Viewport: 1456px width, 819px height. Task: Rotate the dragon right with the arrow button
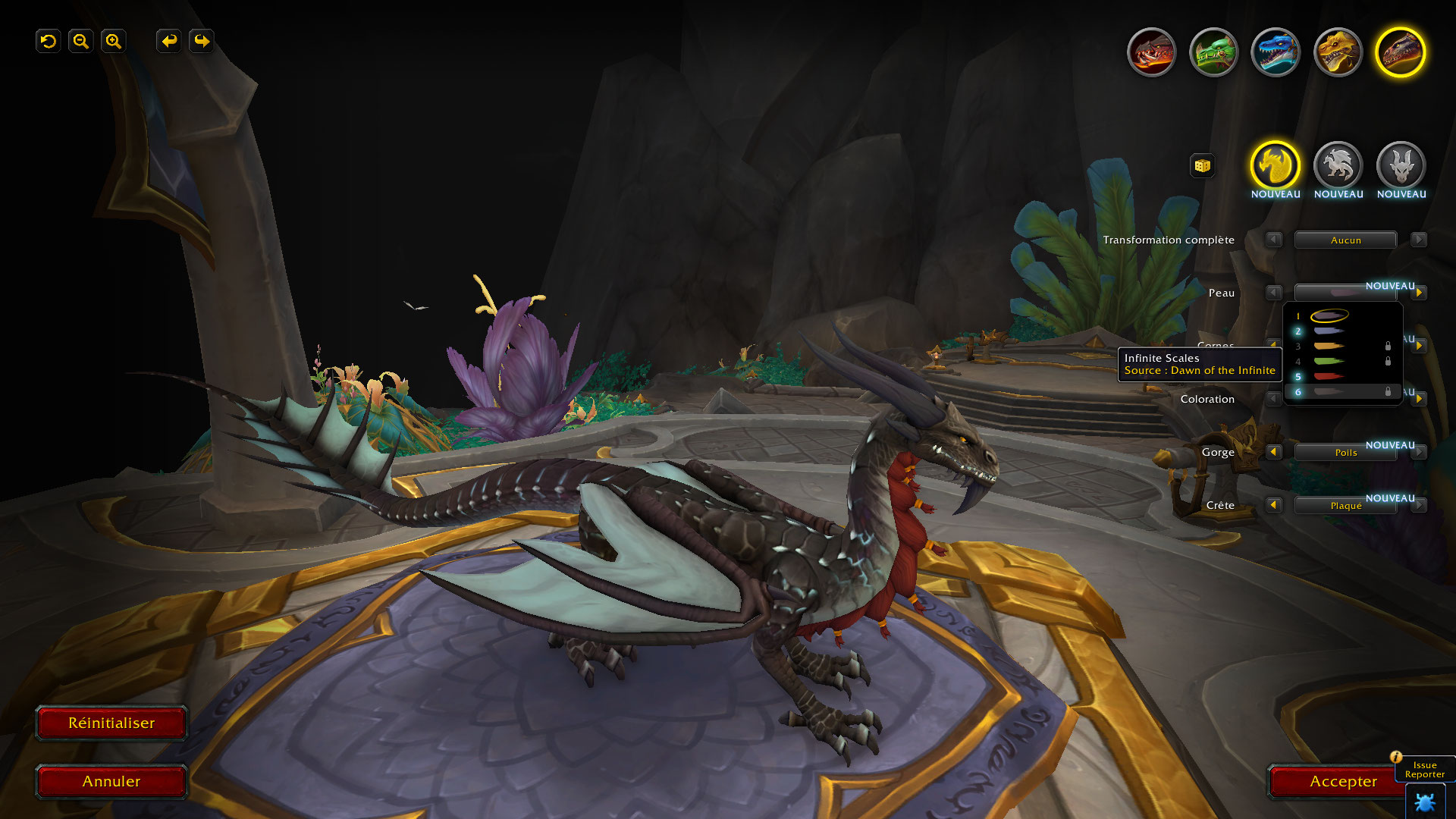coord(202,41)
